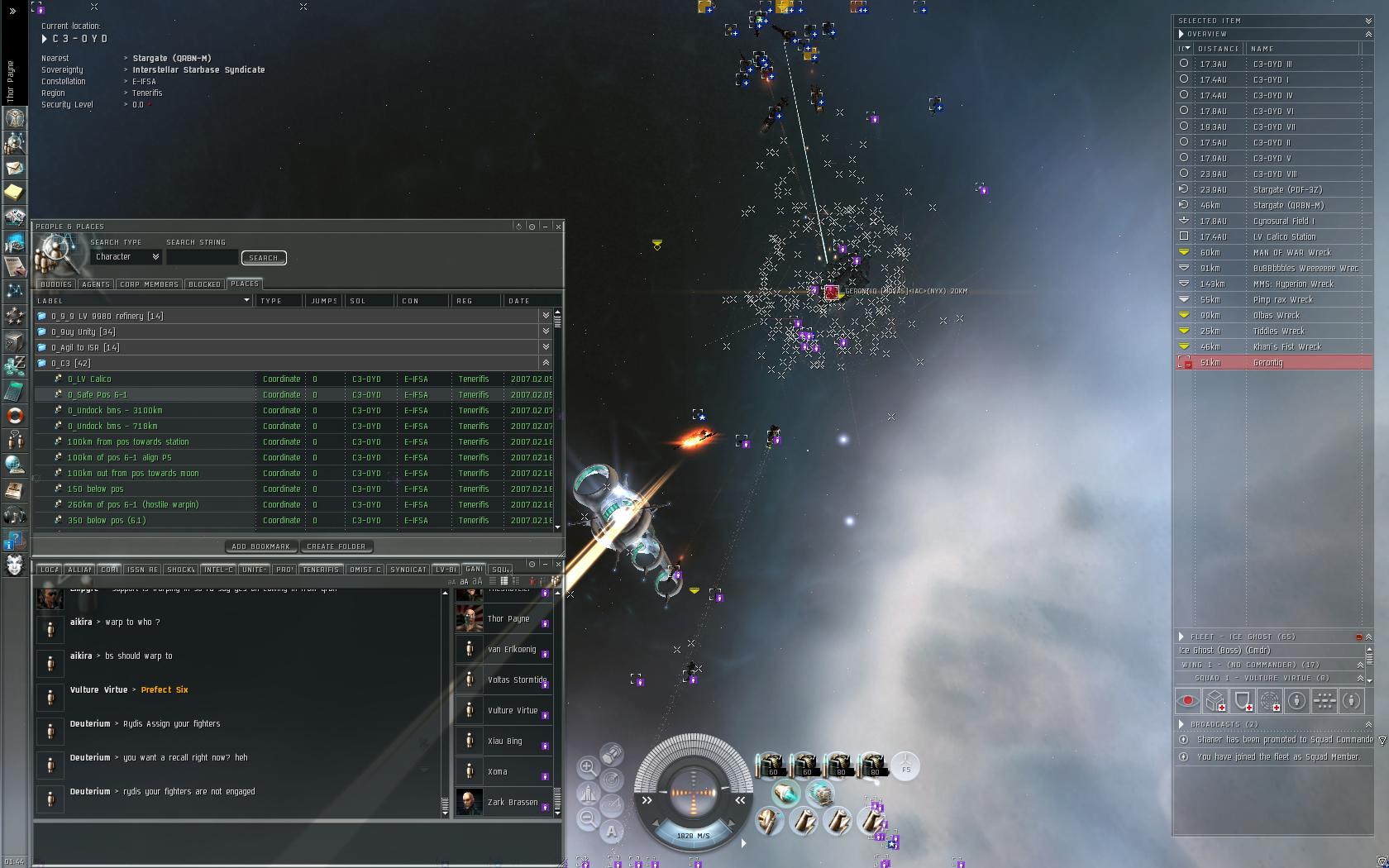This screenshot has width=1389, height=868.
Task: Expand the 0_Guy Unity bookmark folder
Action: (546, 331)
